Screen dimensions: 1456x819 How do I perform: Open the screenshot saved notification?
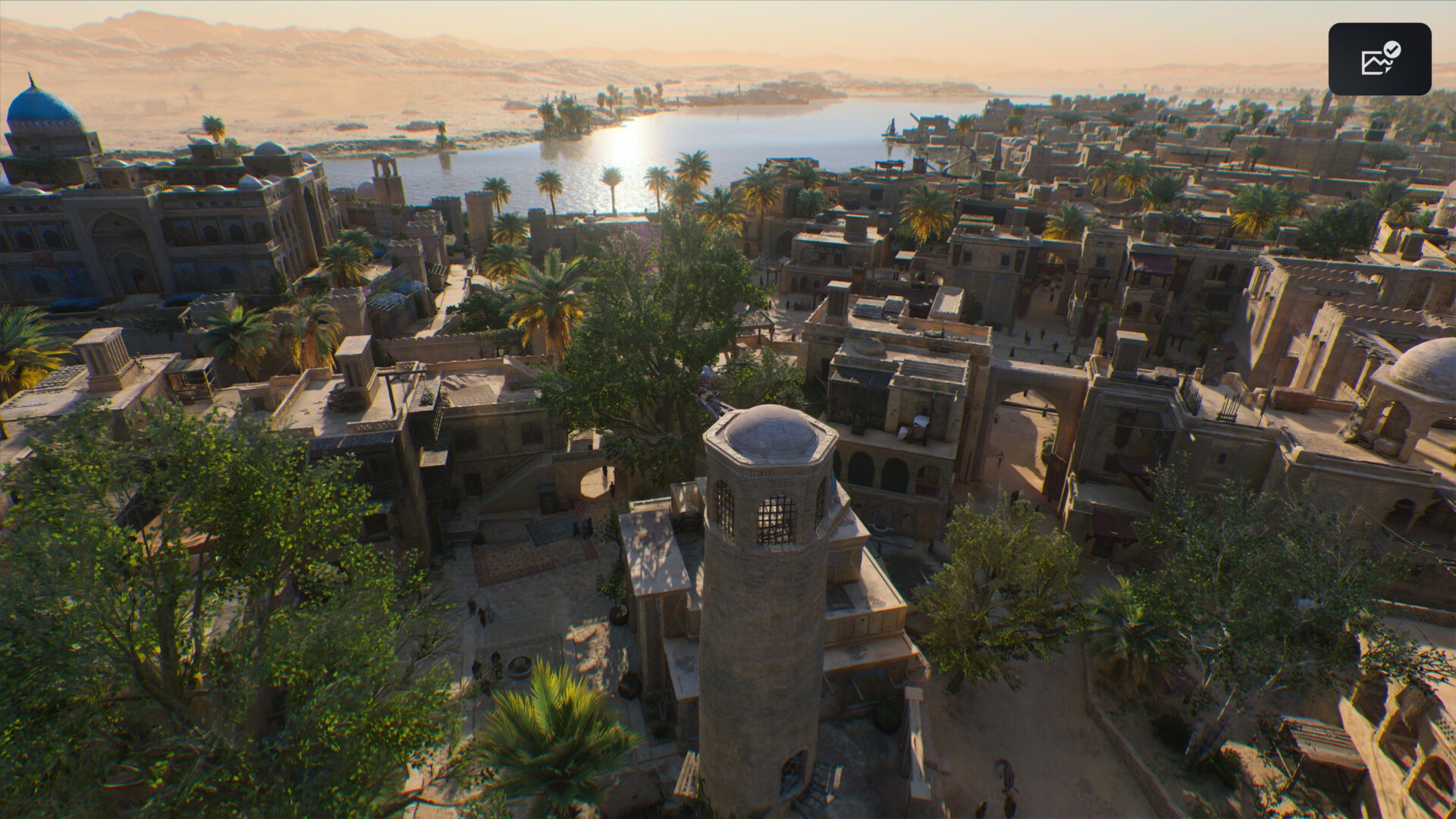(1379, 59)
